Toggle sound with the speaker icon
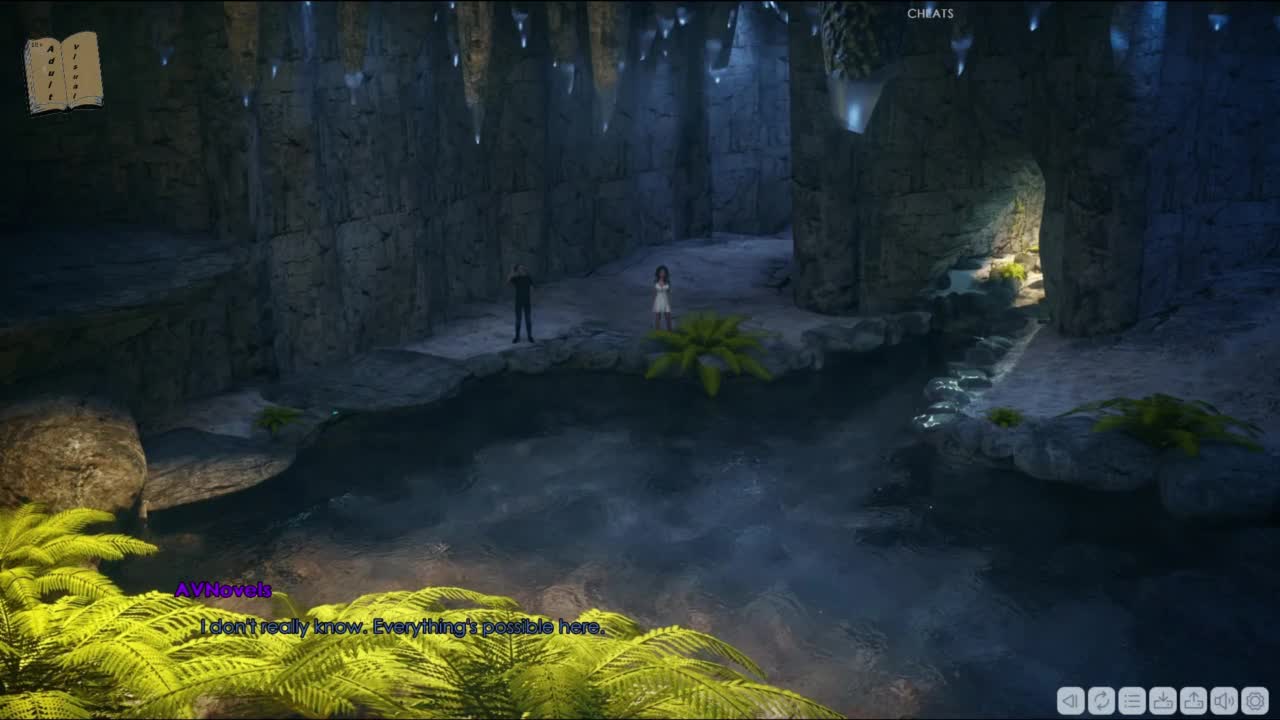The image size is (1280, 720). coord(1224,700)
